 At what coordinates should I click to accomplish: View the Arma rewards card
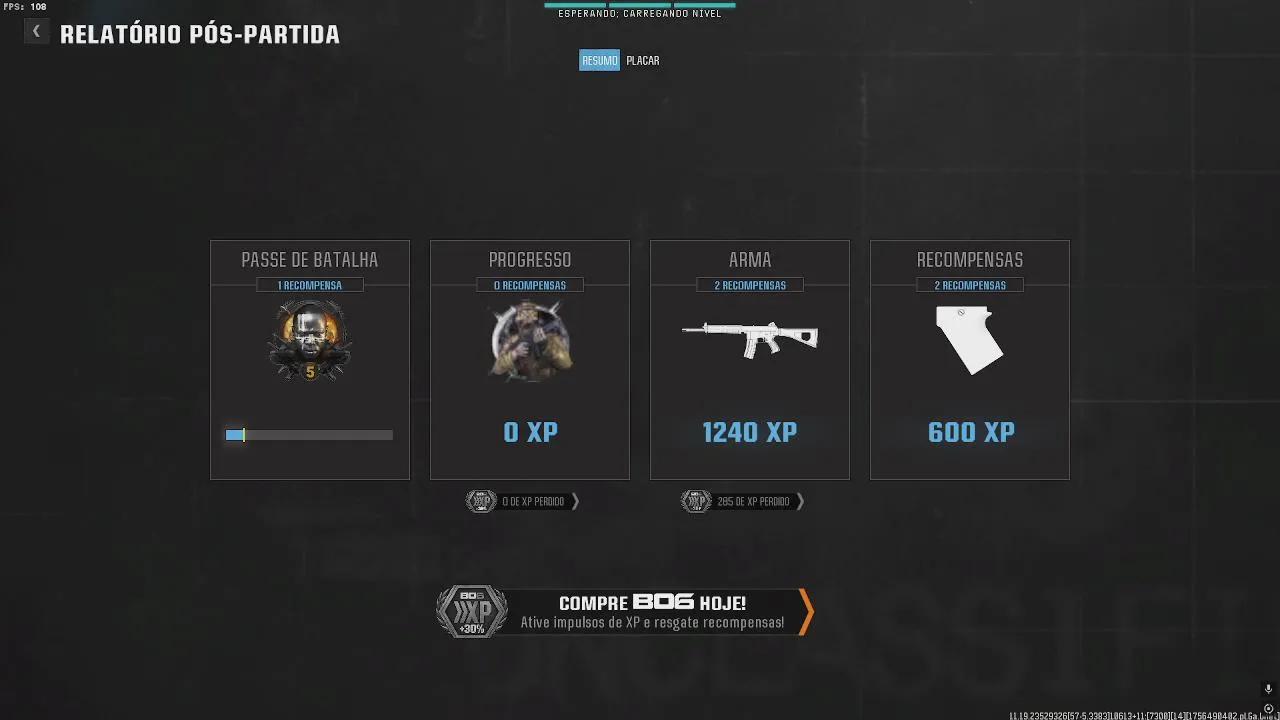click(750, 360)
